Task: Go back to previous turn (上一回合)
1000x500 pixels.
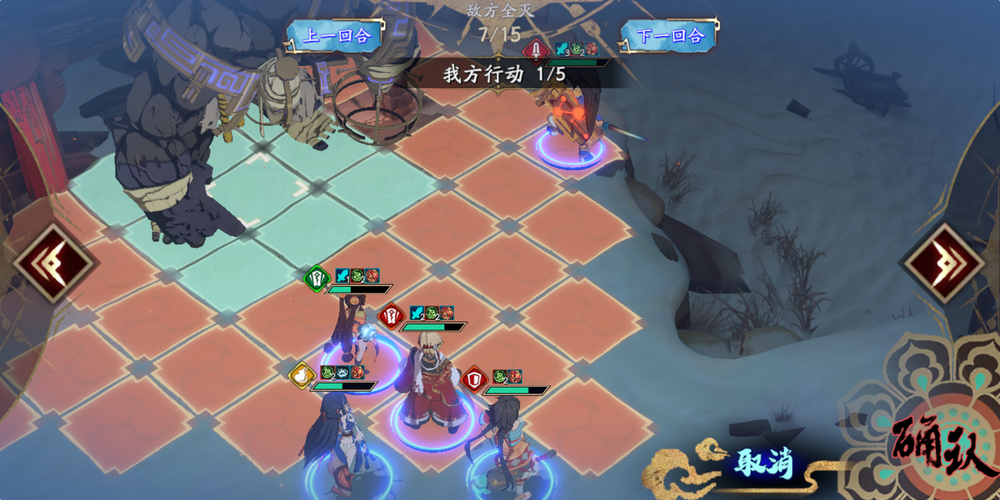Action: 336,36
